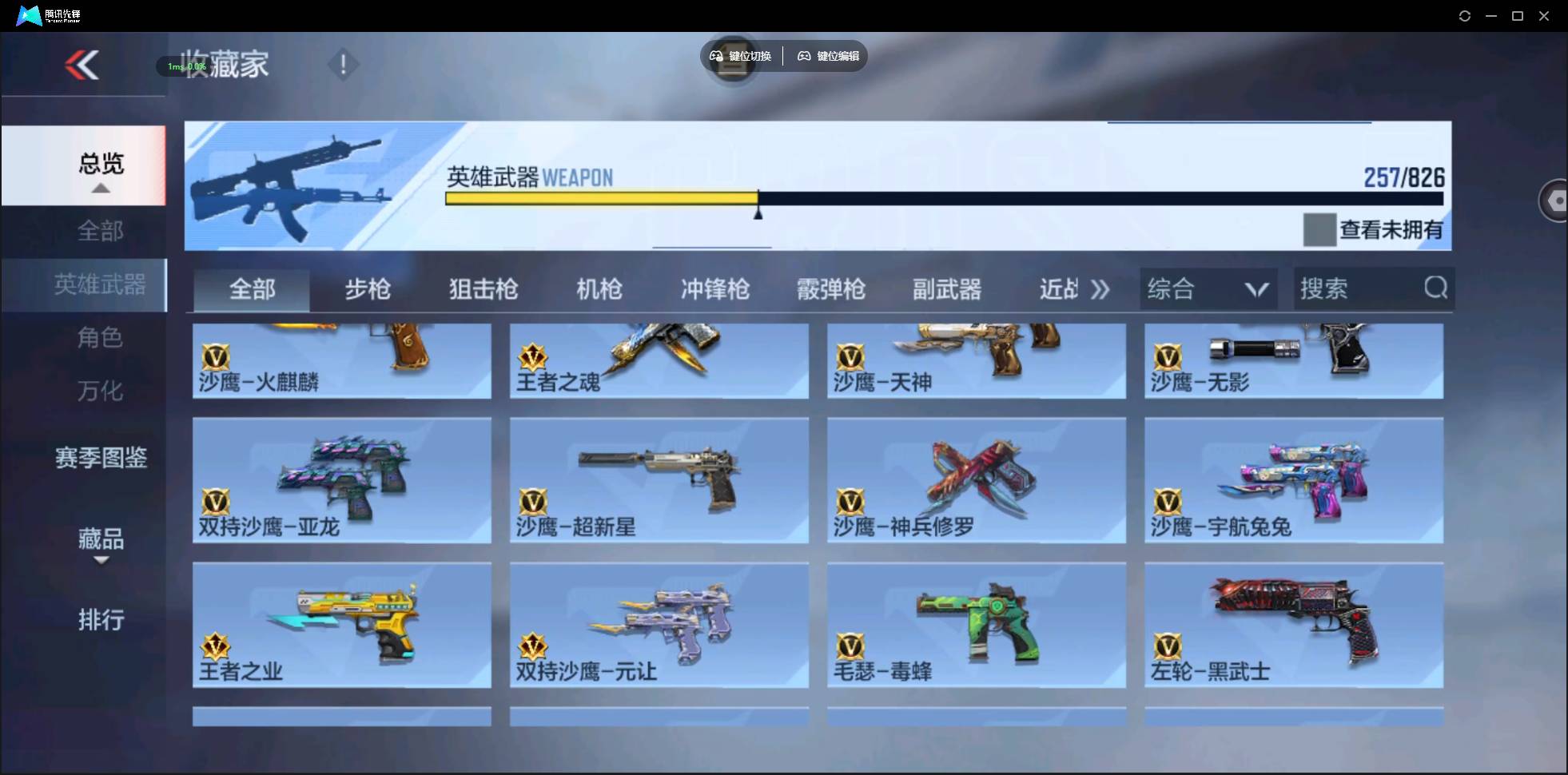1568x775 pixels.
Task: Collapse the 总览 section arrow
Action: (99, 189)
